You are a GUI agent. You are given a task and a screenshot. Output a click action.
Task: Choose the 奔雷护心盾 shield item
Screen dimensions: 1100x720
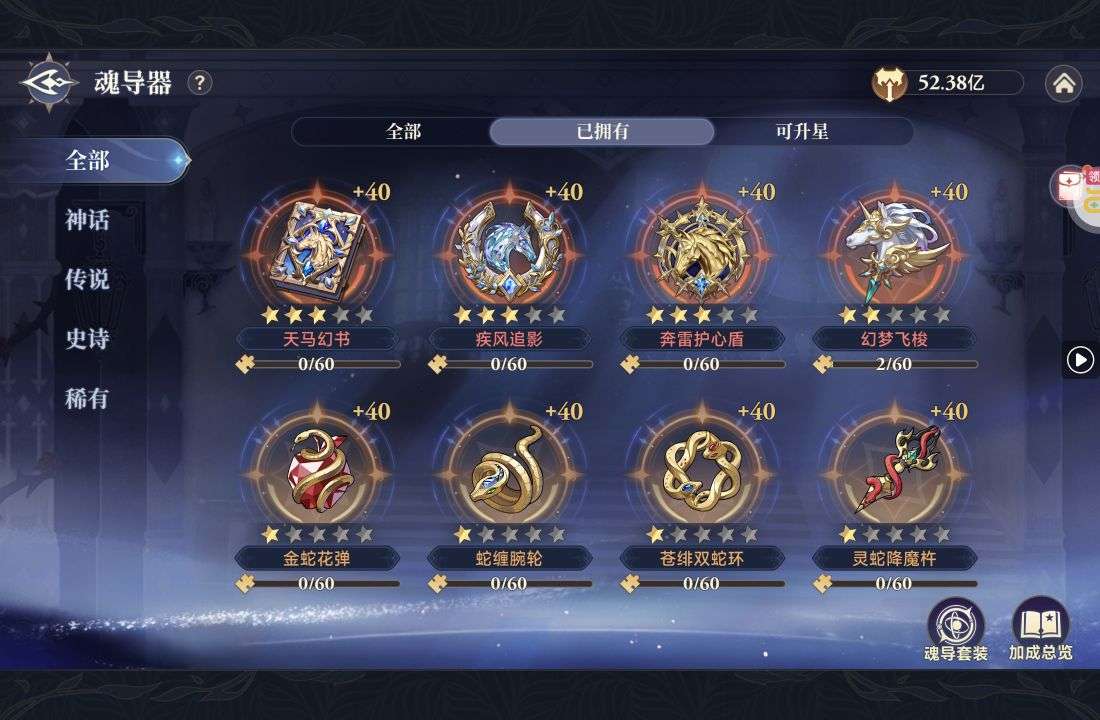(701, 246)
